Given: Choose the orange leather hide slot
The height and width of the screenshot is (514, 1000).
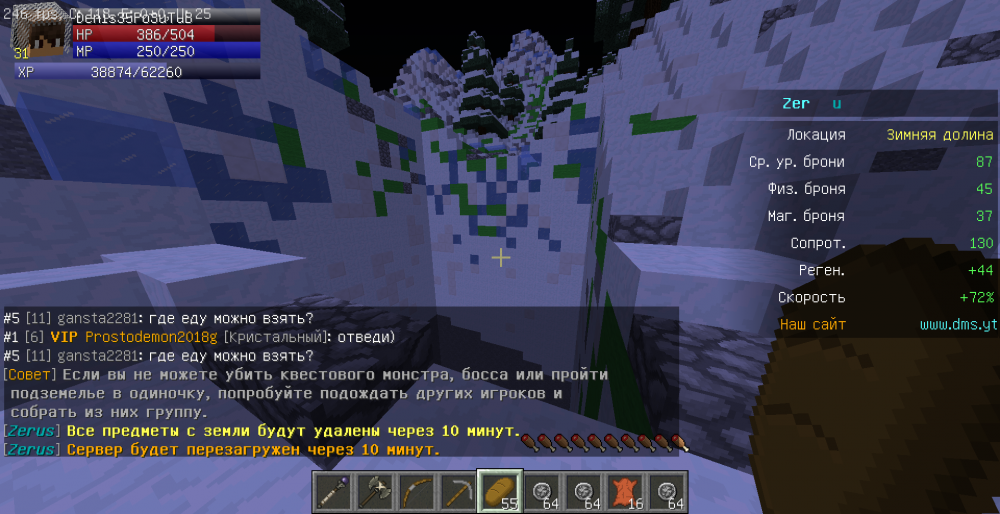Looking at the screenshot, I should click(x=623, y=491).
